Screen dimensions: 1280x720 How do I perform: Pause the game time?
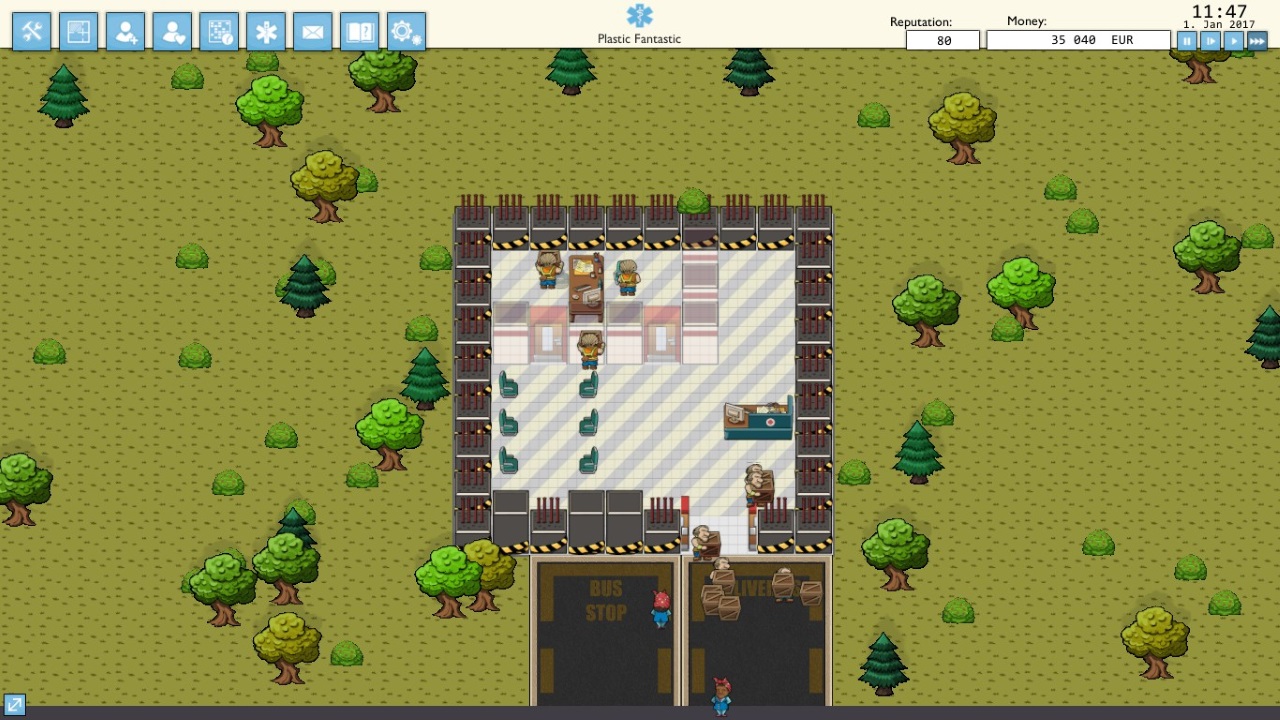1187,41
